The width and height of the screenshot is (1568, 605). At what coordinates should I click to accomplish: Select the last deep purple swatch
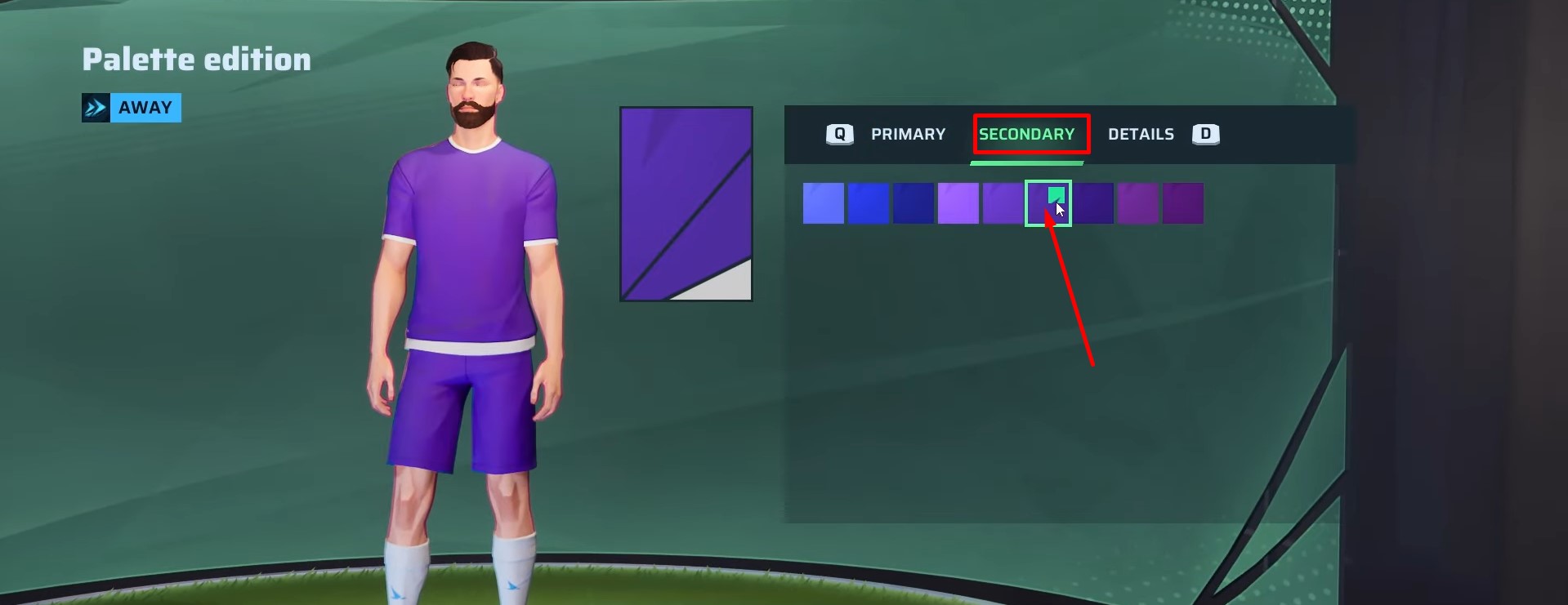[x=1183, y=202]
